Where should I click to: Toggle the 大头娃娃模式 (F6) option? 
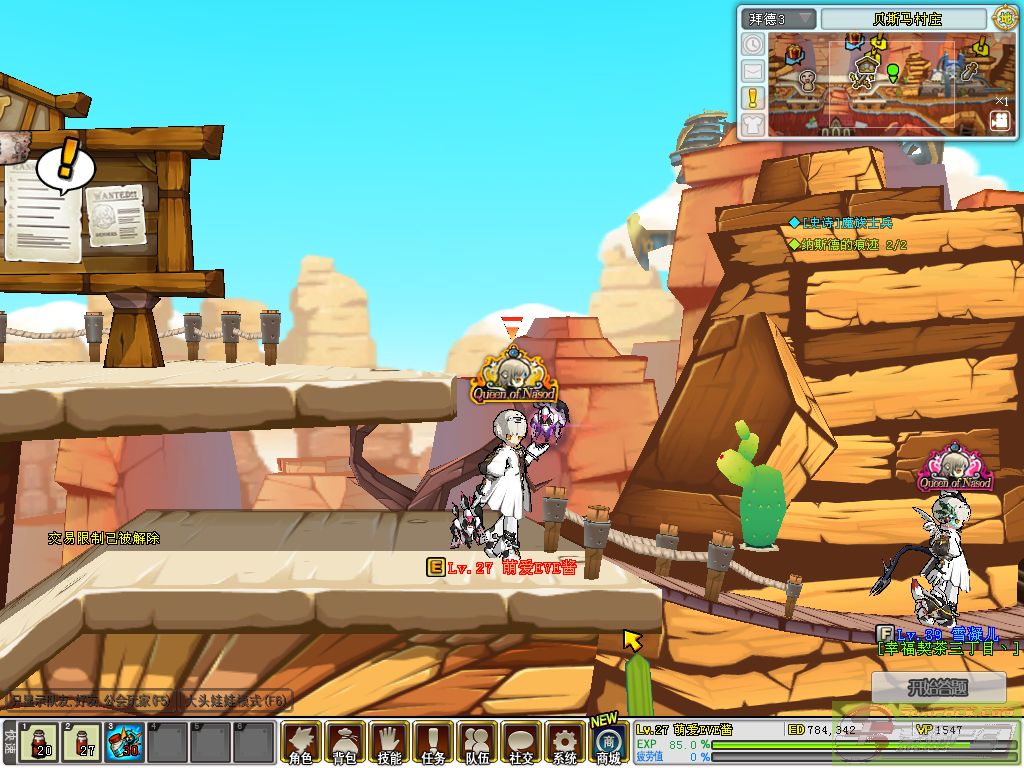[235, 700]
